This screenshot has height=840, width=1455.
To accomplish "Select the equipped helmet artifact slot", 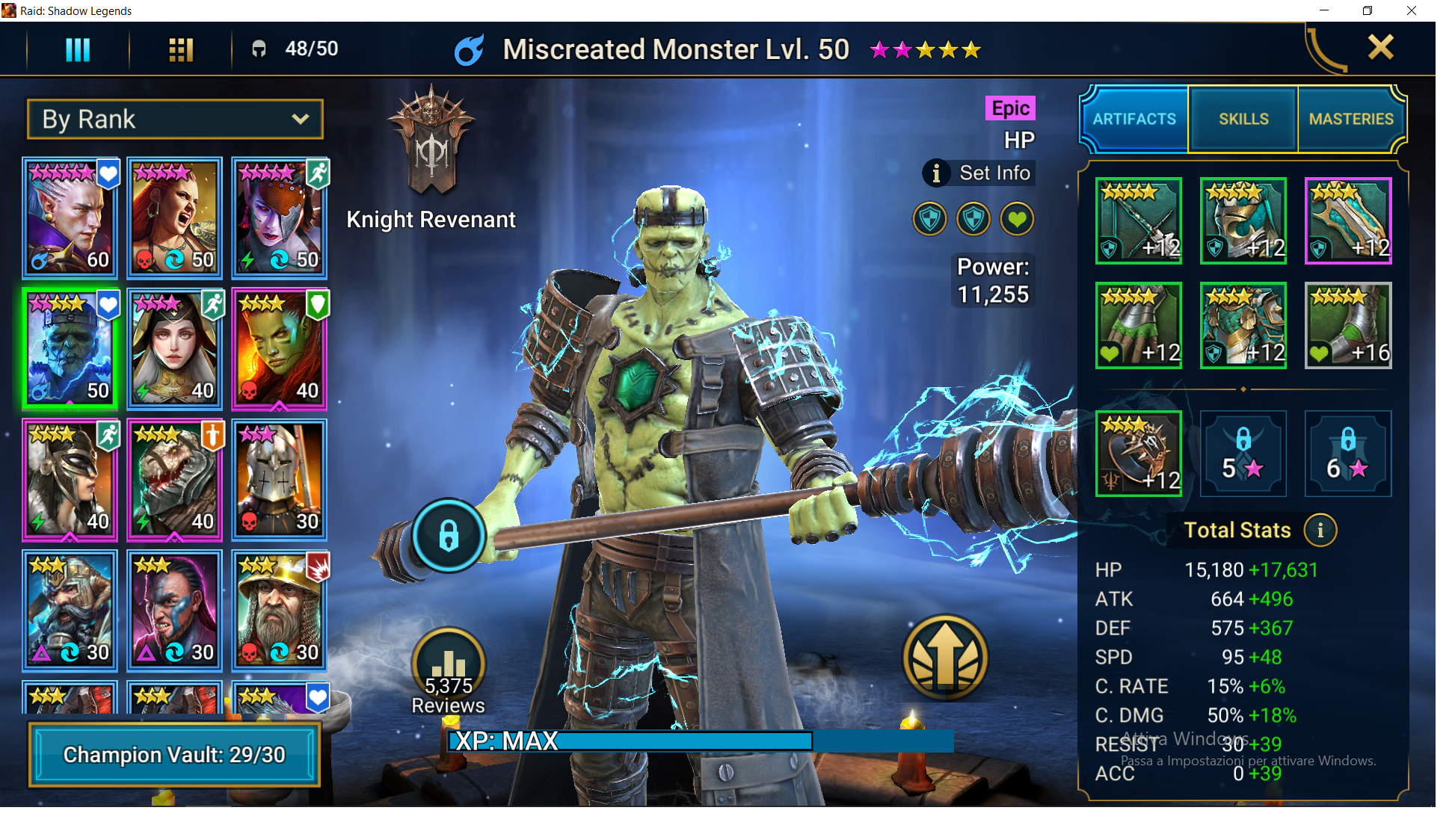I will (x=1243, y=221).
